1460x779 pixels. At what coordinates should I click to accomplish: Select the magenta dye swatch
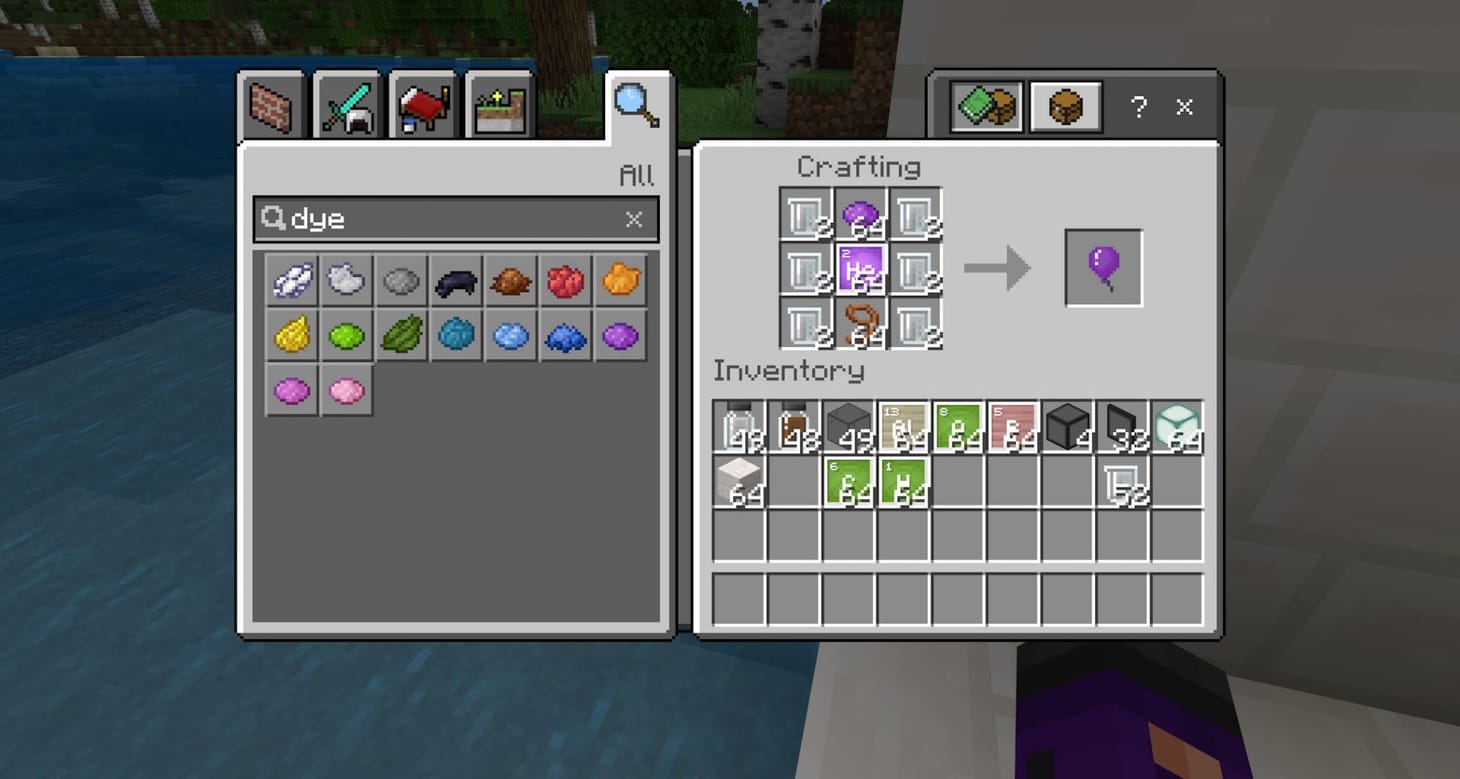pos(291,390)
